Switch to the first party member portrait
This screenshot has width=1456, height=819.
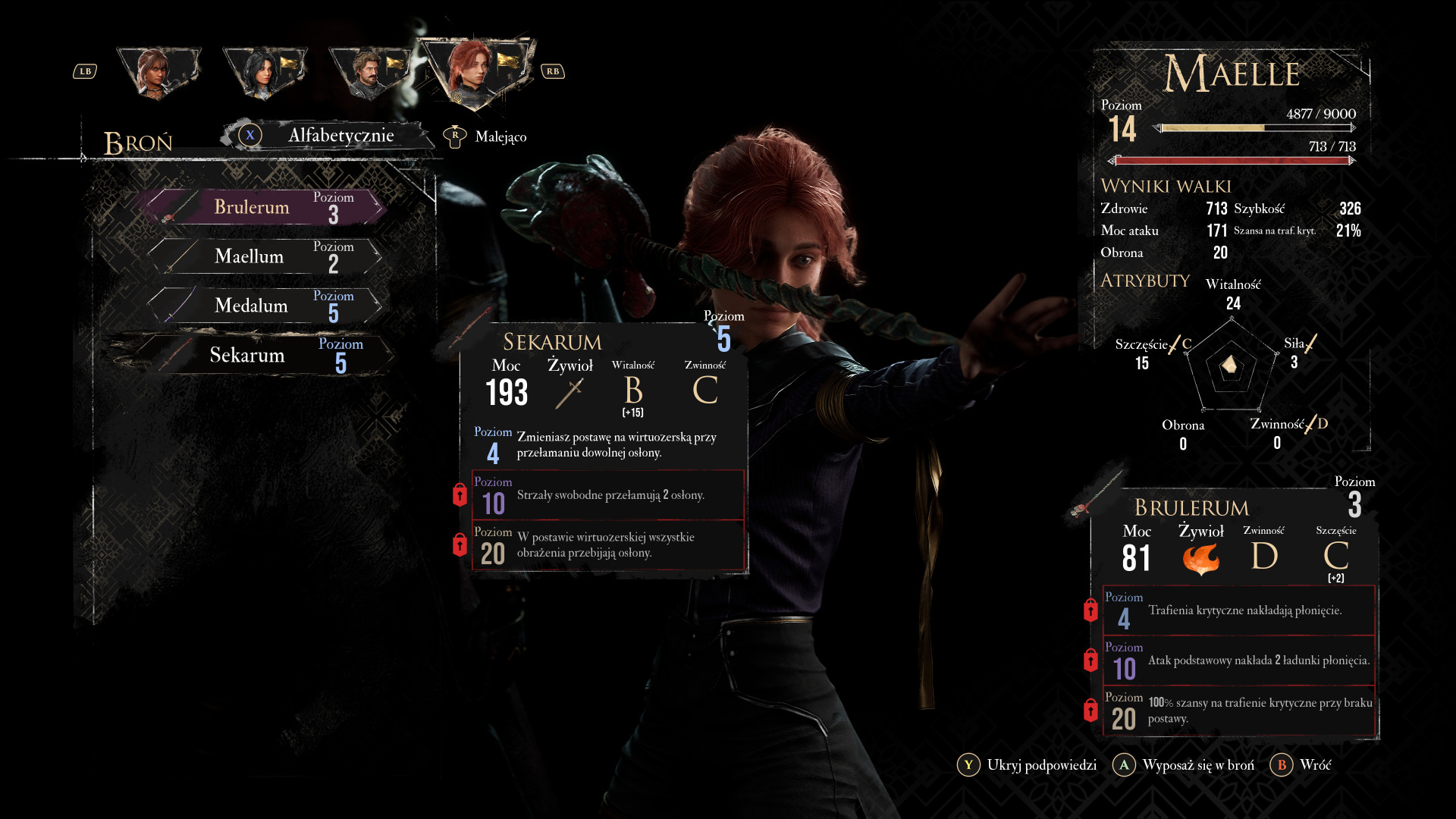point(157,72)
